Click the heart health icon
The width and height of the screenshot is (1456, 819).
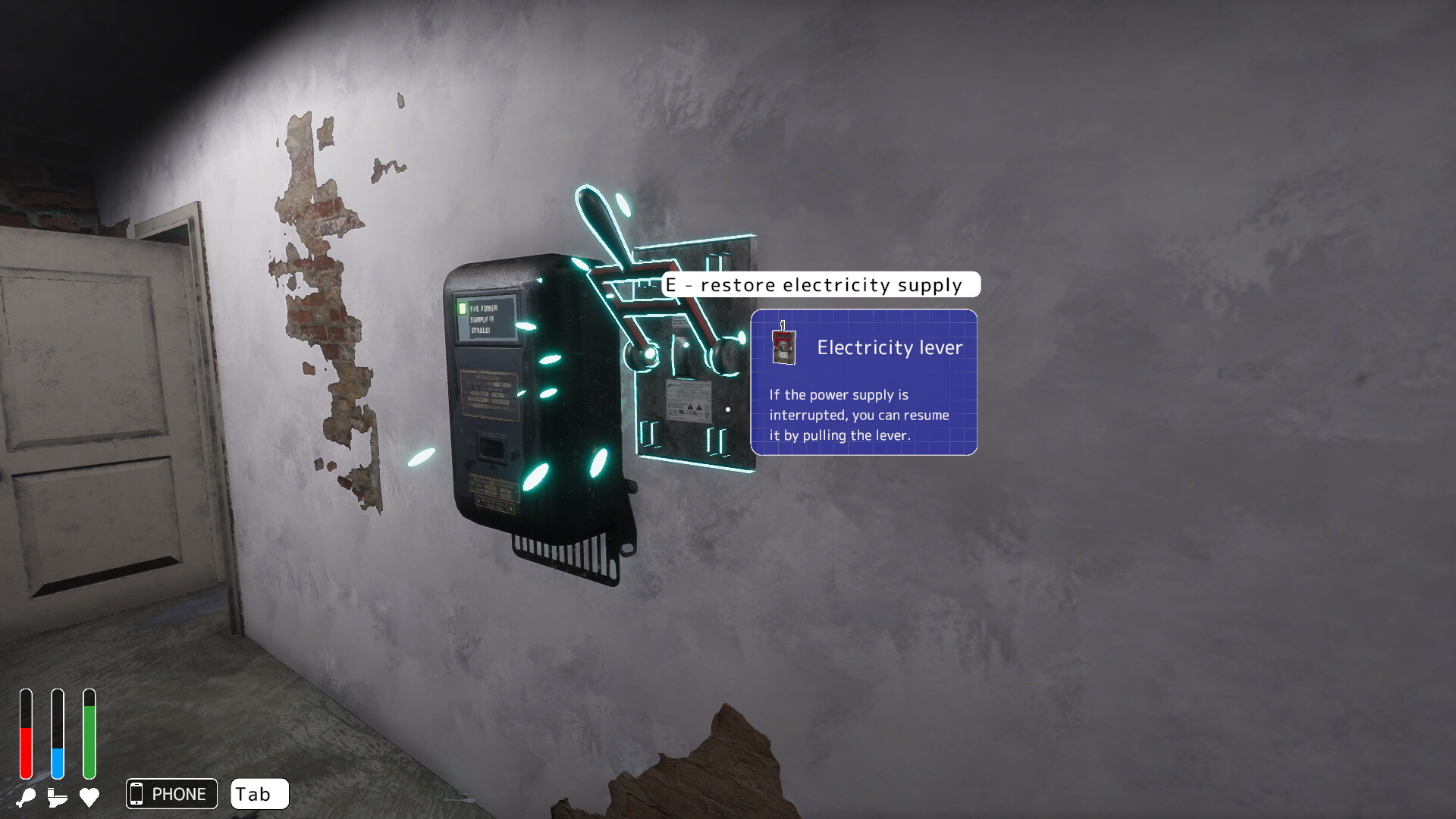[x=89, y=796]
